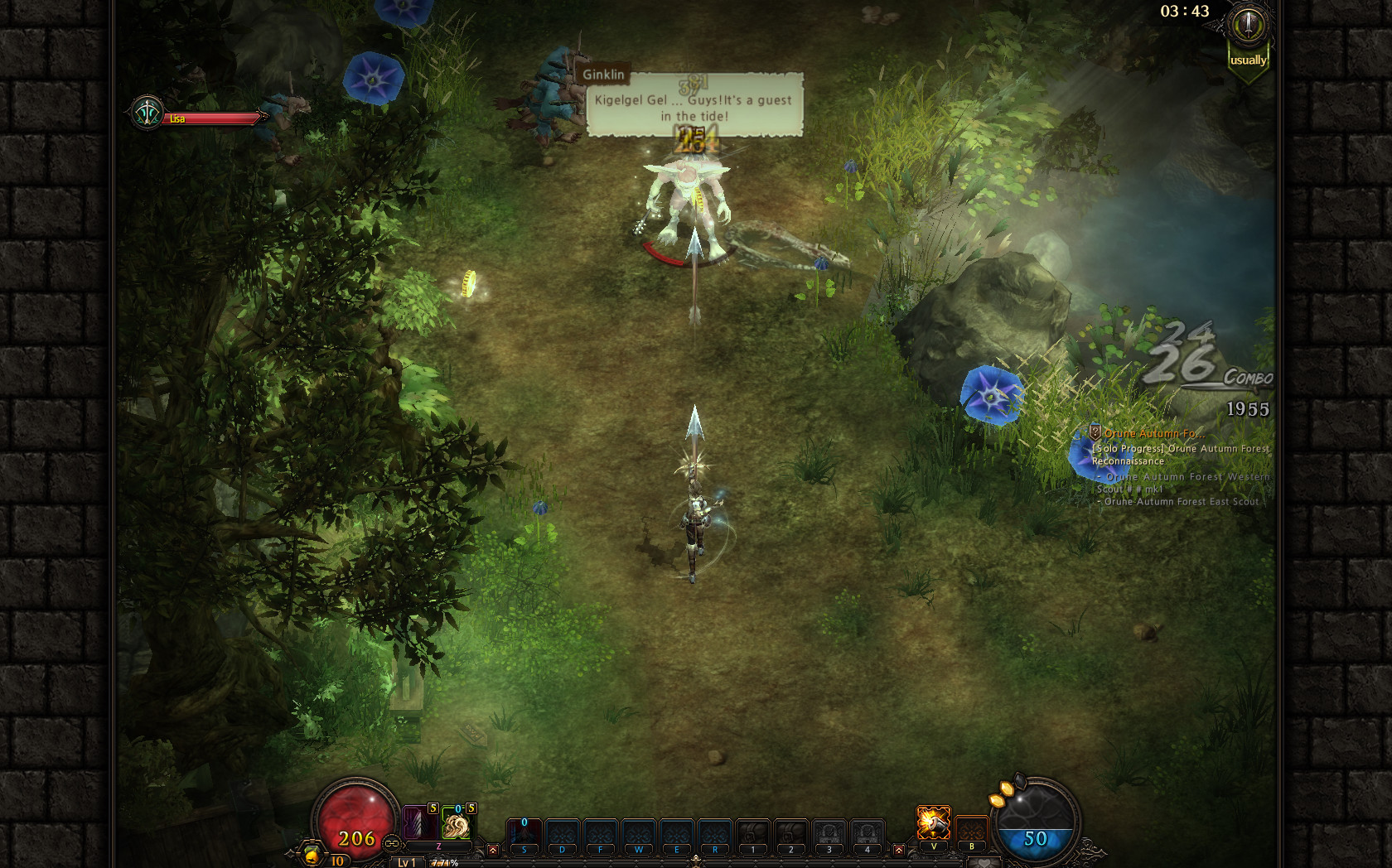Screen dimensions: 1392x868
Task: Open the empty skill slot bound to B
Action: click(x=971, y=827)
